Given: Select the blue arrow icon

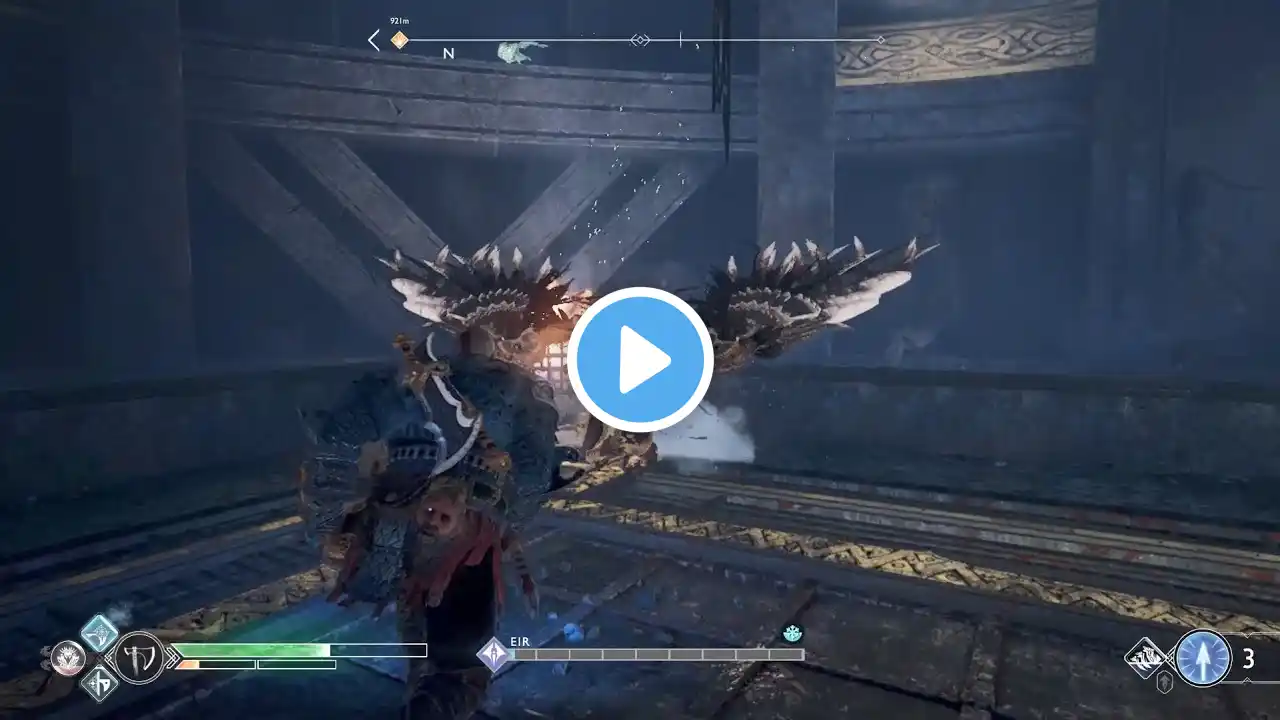Looking at the screenshot, I should pyautogui.click(x=1203, y=658).
